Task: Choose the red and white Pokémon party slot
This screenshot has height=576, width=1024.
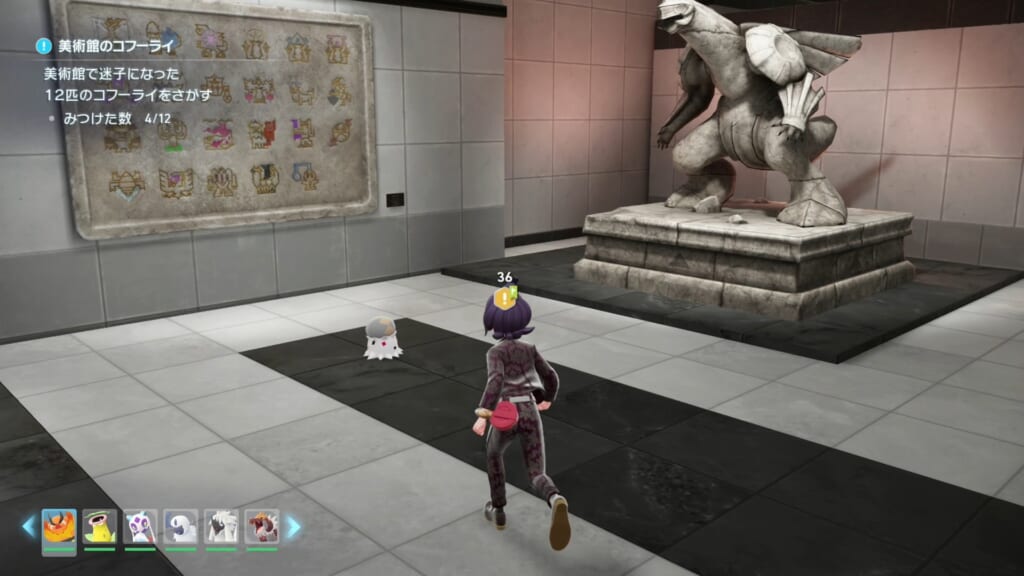Action: click(262, 527)
